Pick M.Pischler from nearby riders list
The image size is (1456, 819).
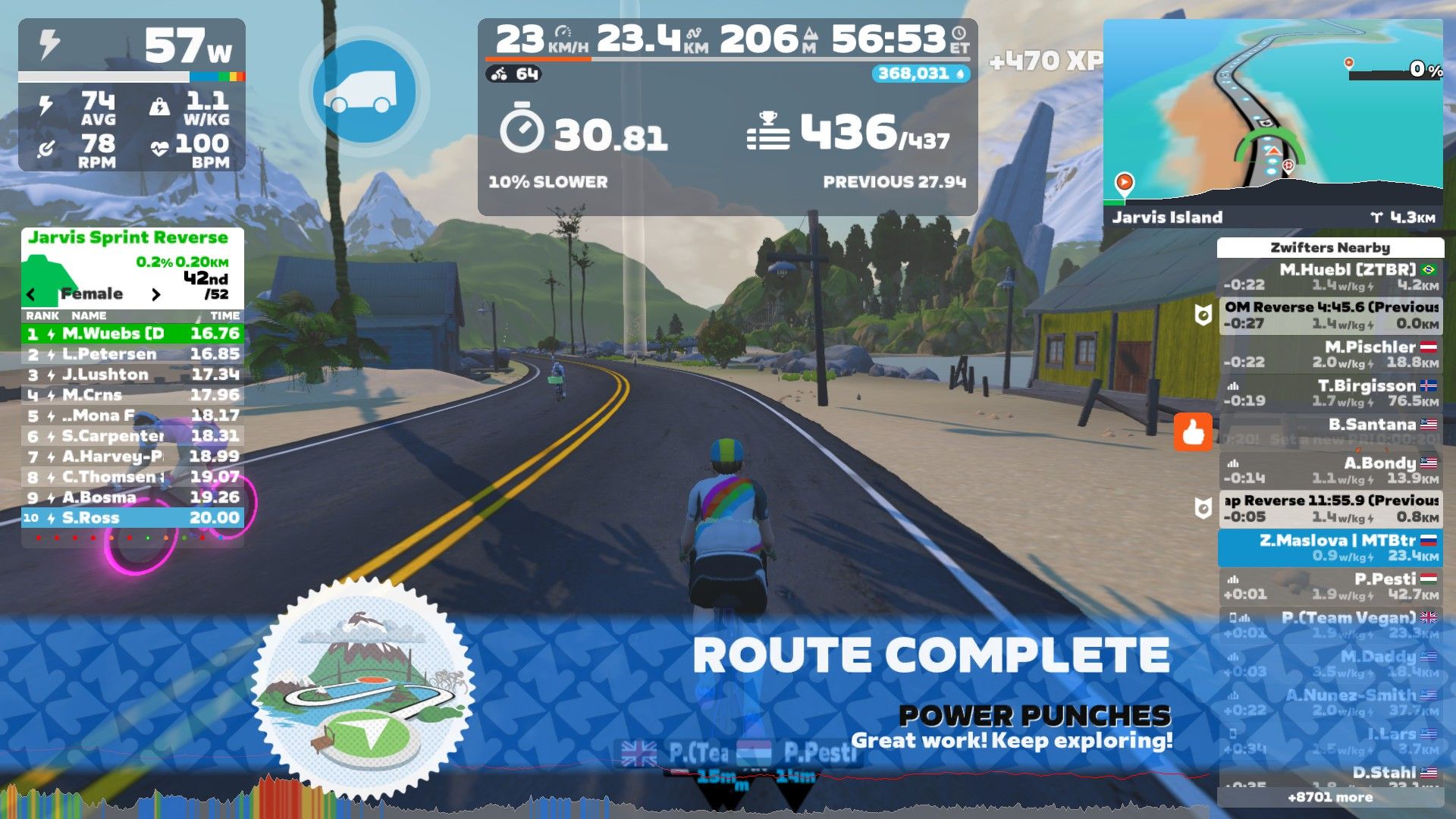(1330, 354)
